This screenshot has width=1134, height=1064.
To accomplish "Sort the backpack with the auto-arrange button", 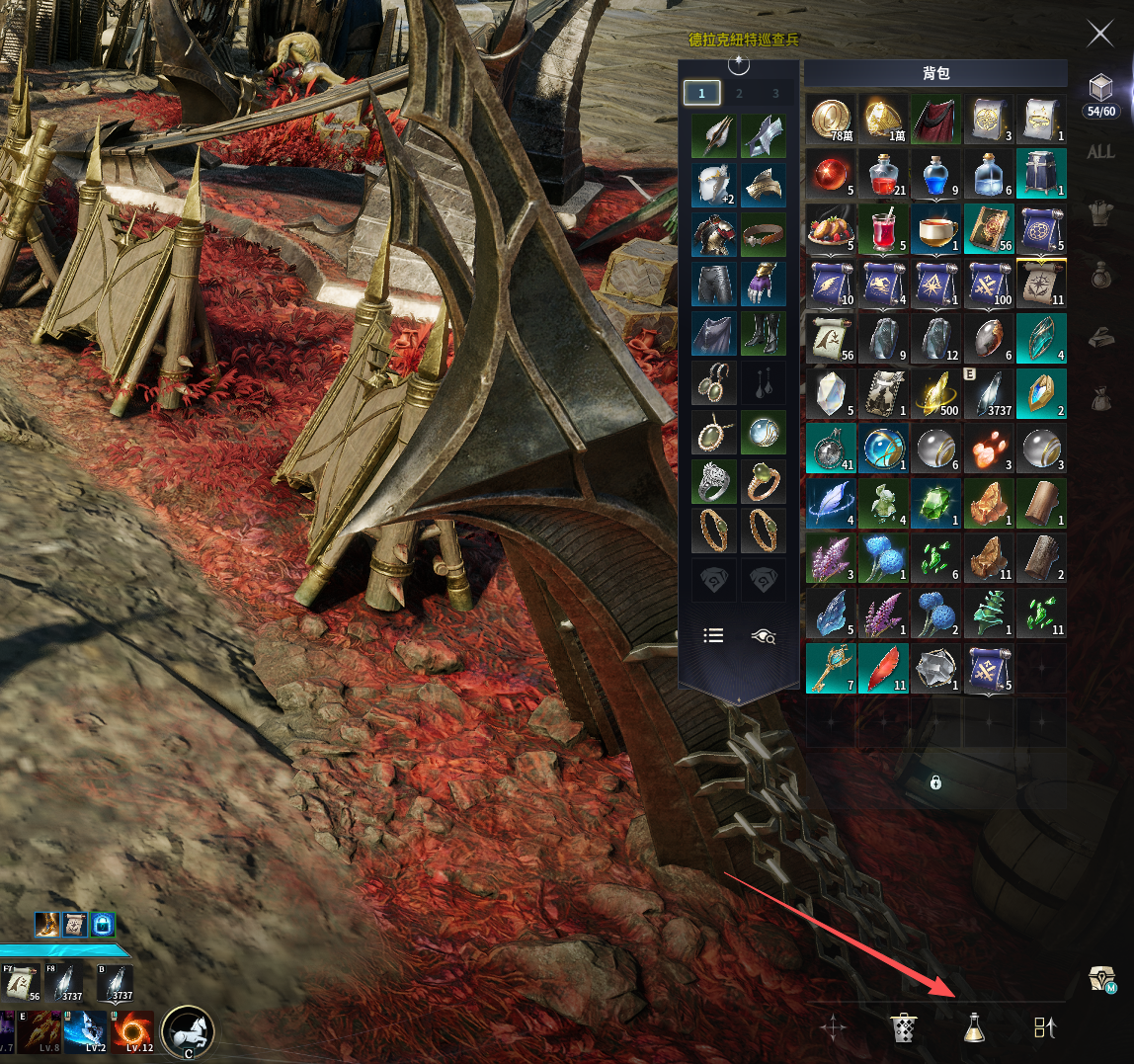I will coord(1045,1027).
